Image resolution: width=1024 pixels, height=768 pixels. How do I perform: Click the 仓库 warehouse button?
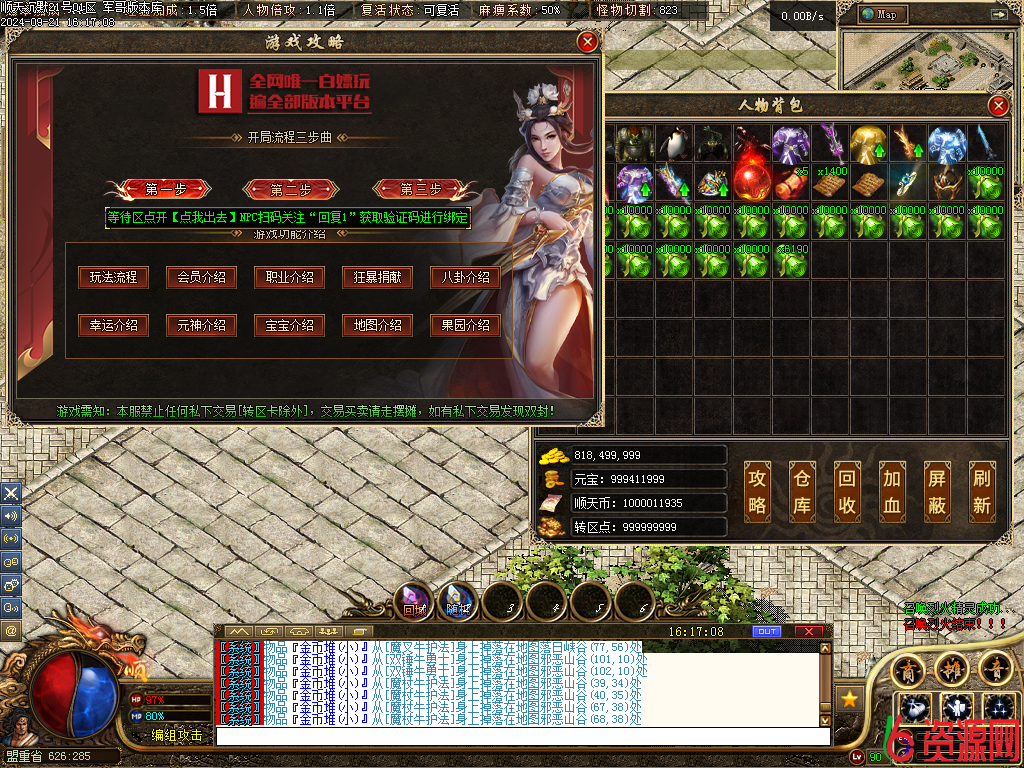coord(803,491)
